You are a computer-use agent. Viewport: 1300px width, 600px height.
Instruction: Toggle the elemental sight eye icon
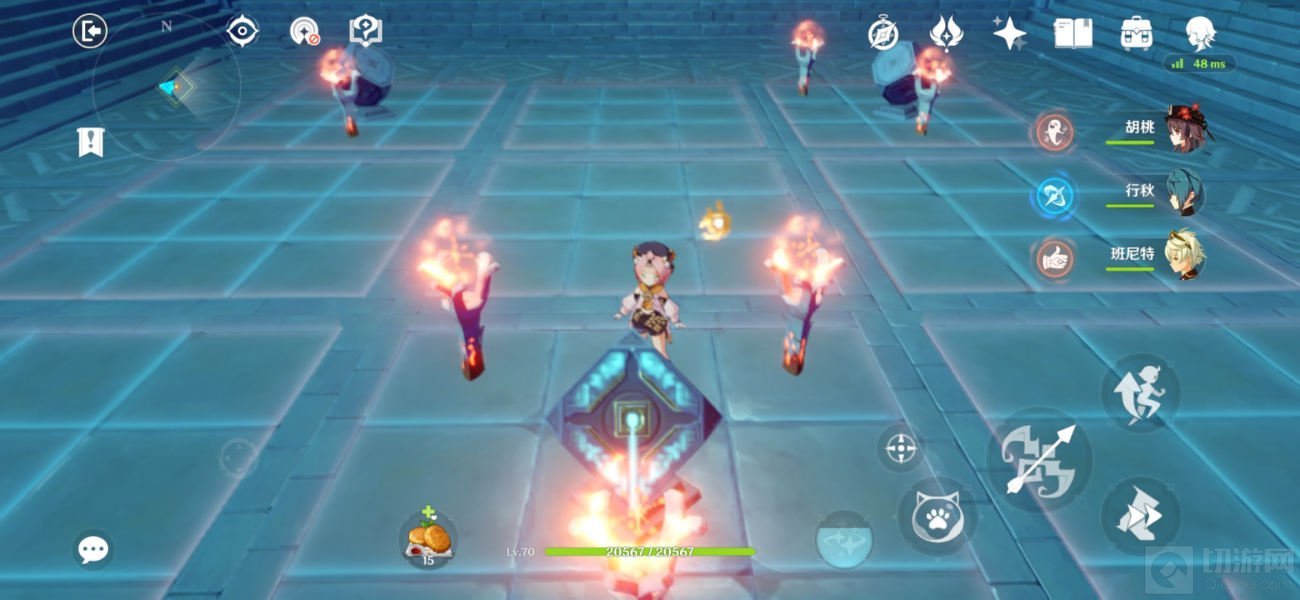242,31
